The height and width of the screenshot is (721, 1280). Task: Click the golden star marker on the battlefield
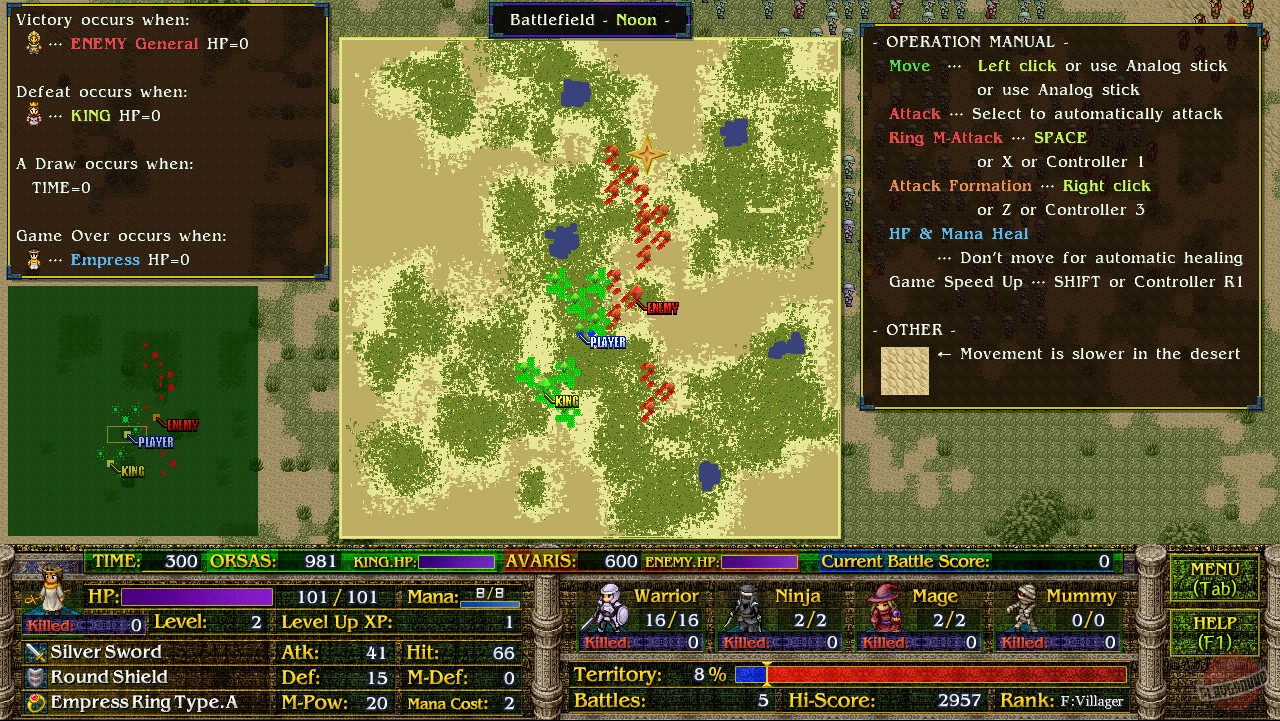click(646, 154)
